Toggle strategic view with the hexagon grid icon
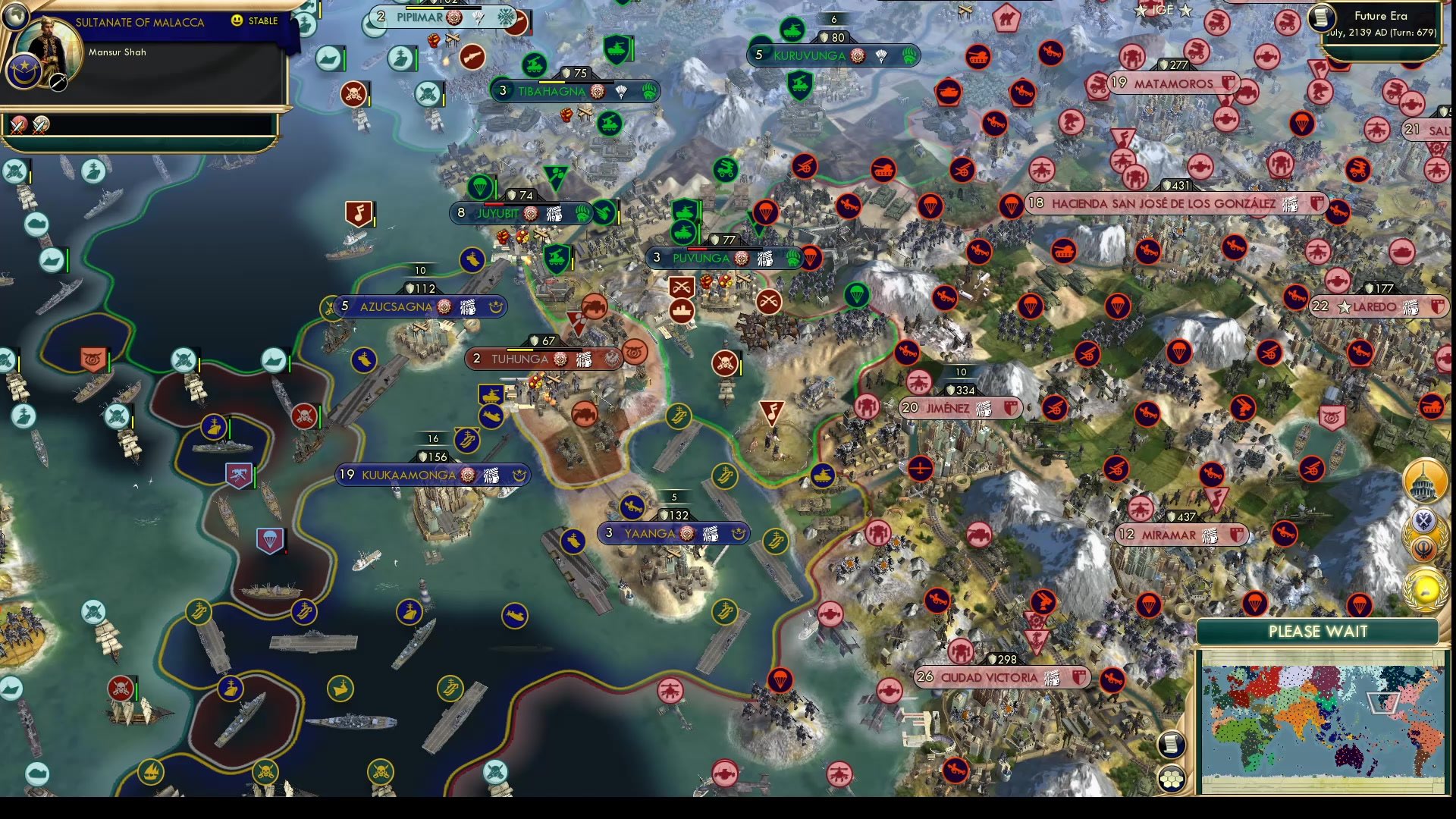This screenshot has width=1456, height=819. click(x=1172, y=777)
